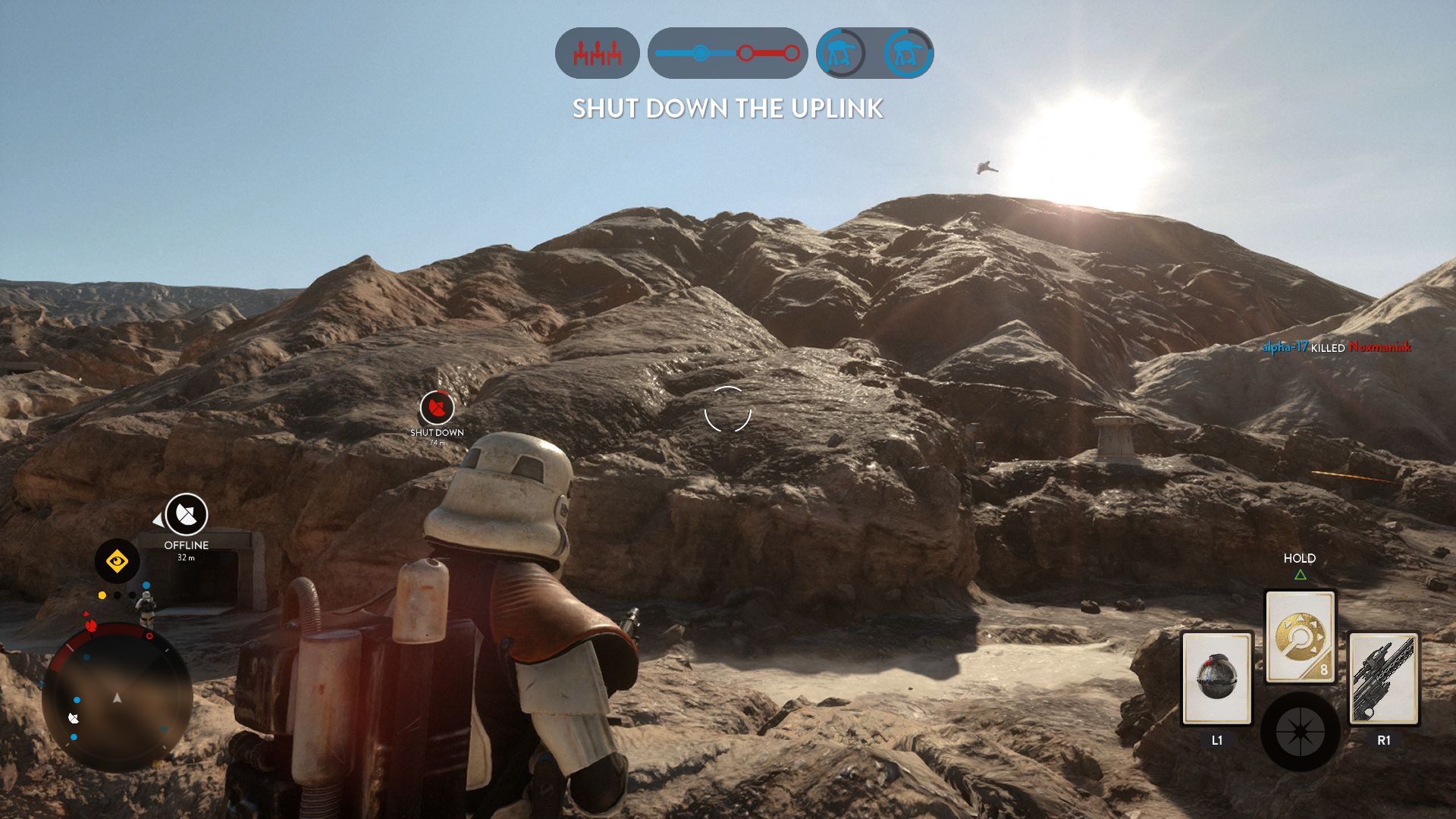Click the first blue AT-AT health icon

(x=840, y=54)
